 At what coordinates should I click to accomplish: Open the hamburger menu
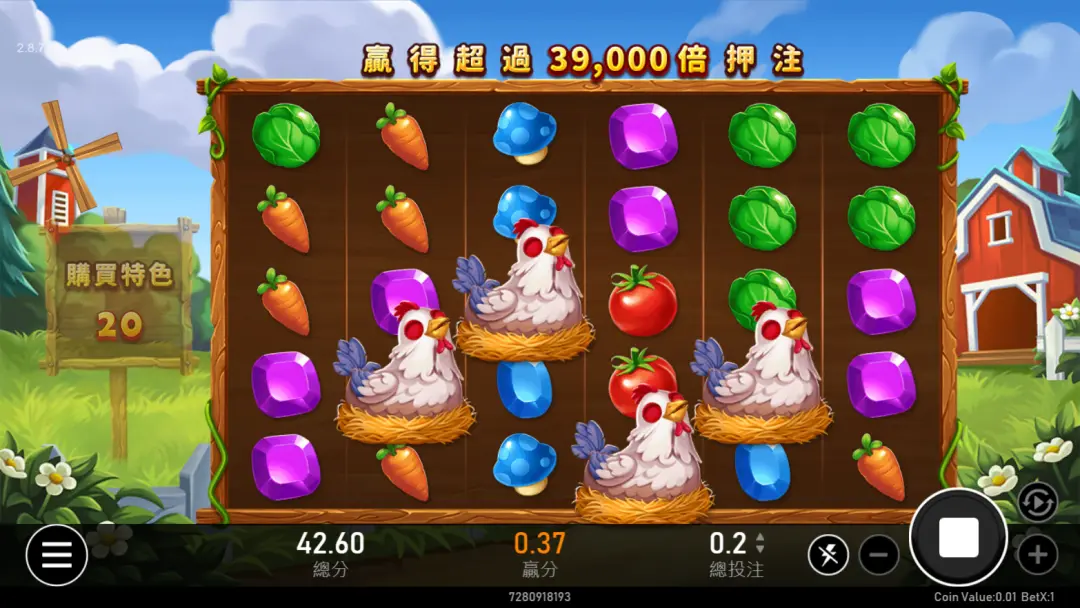point(57,555)
